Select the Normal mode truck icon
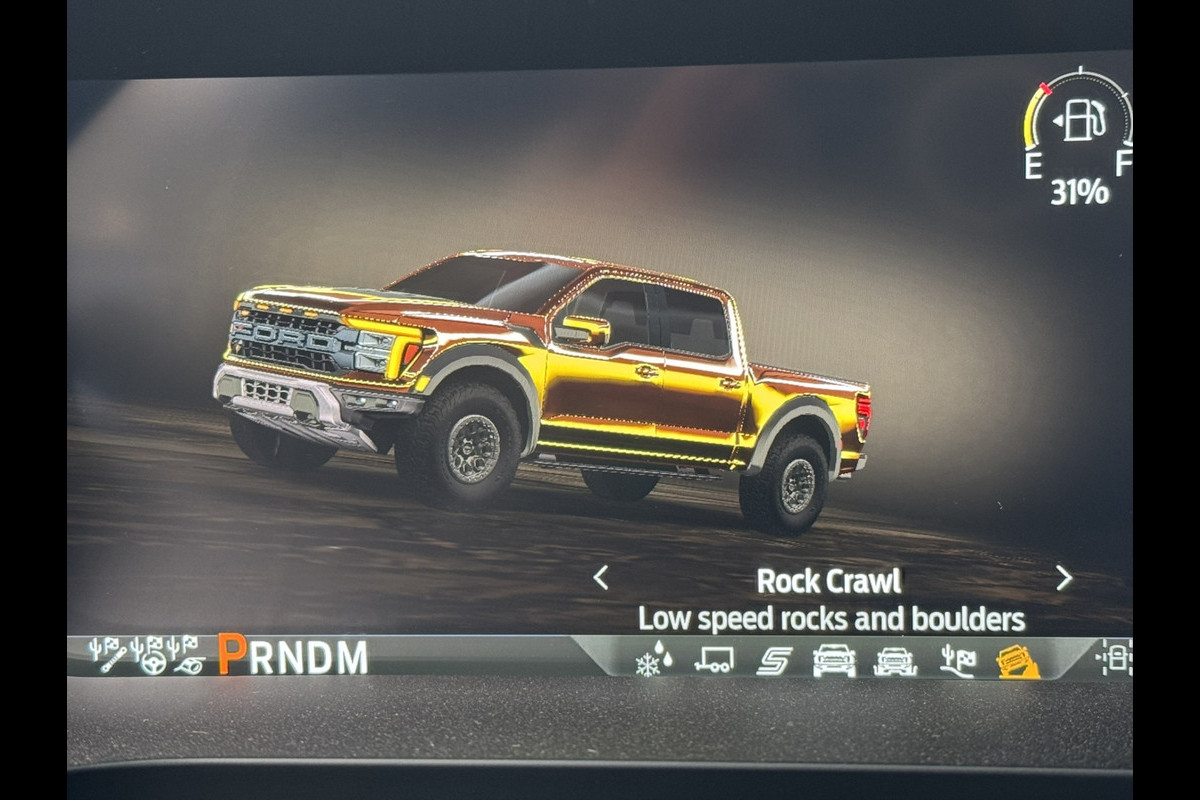 click(834, 660)
